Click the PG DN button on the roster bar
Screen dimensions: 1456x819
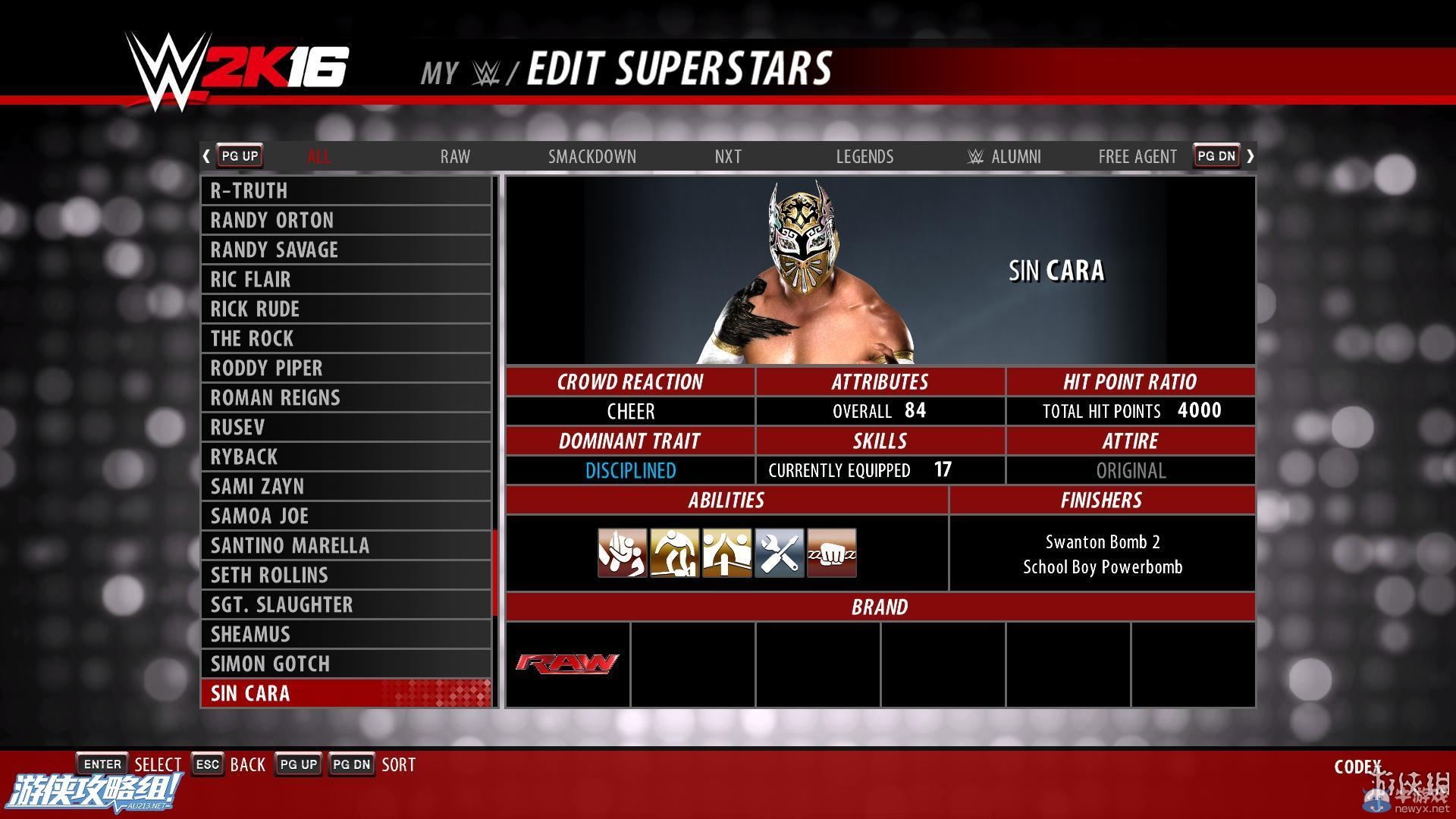[1216, 155]
